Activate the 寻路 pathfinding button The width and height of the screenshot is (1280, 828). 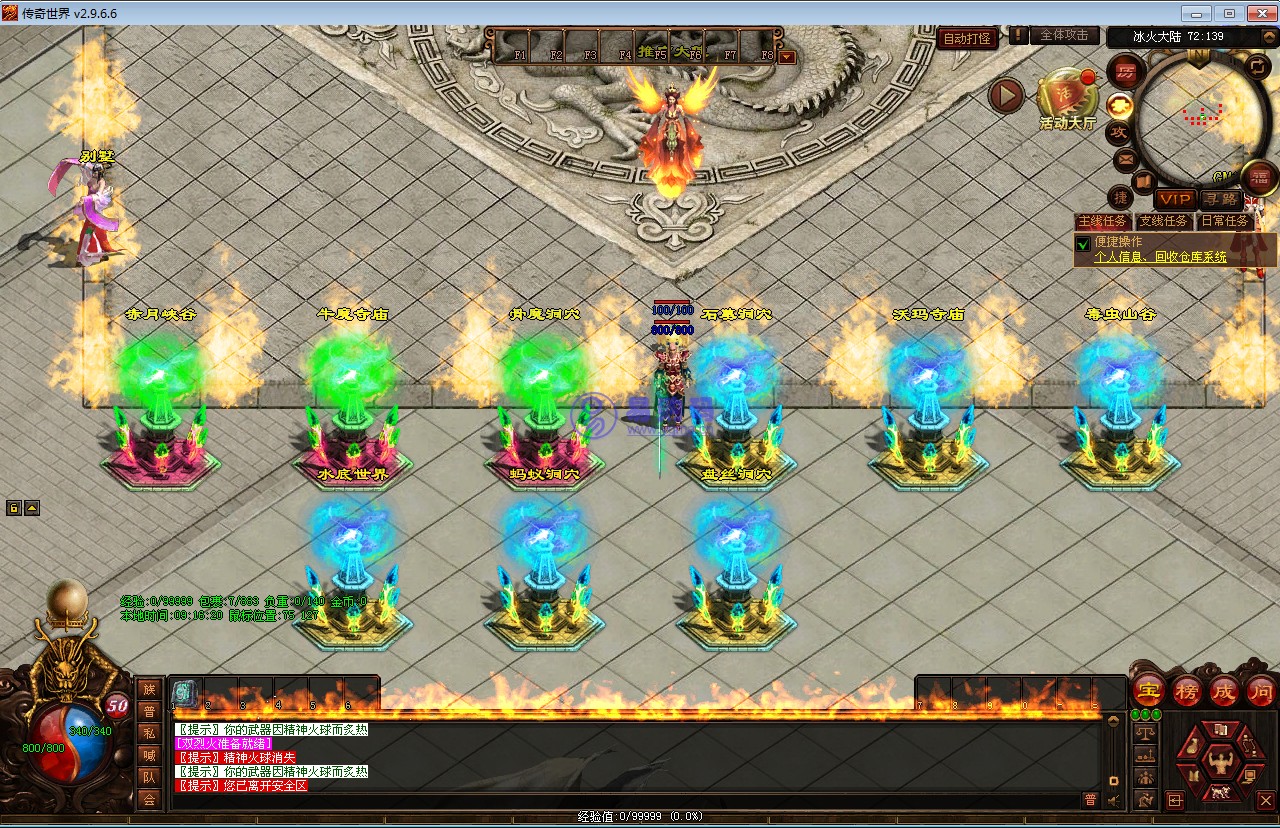1220,200
